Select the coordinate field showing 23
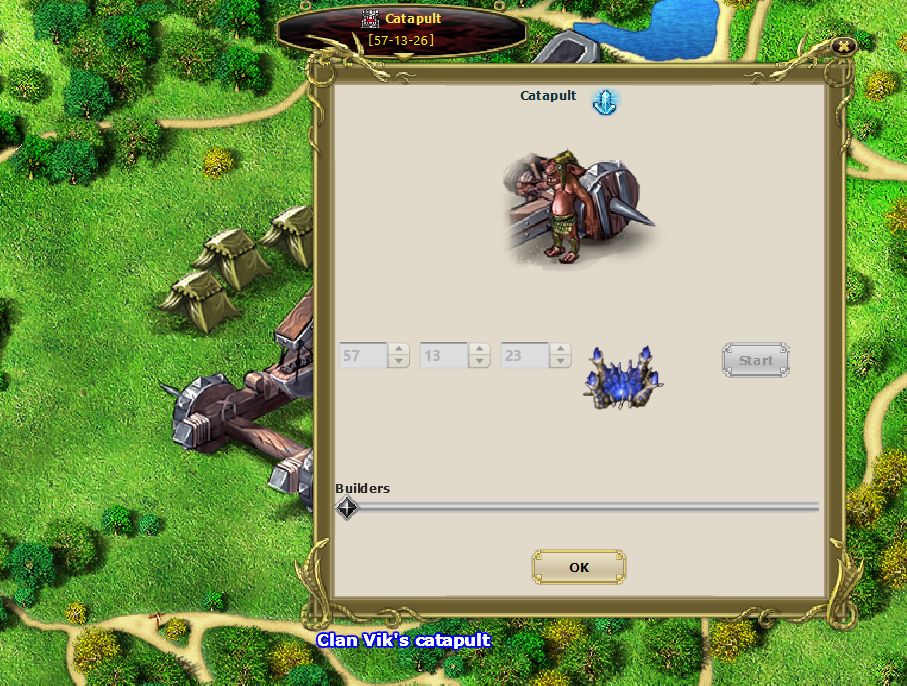Image resolution: width=907 pixels, height=686 pixels. [525, 355]
